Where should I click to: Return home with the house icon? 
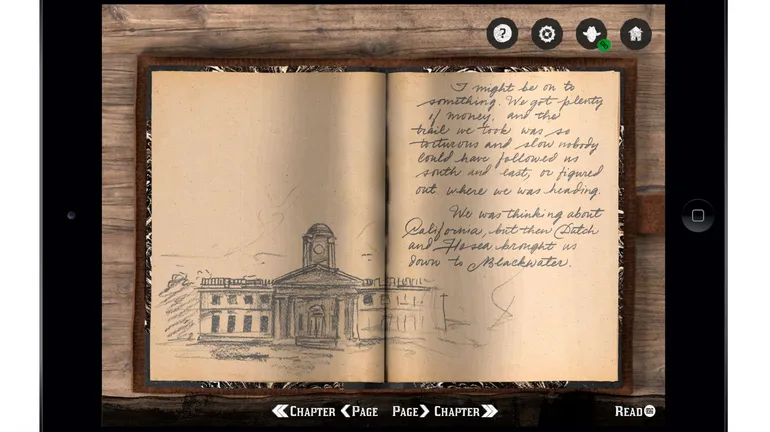[x=635, y=34]
